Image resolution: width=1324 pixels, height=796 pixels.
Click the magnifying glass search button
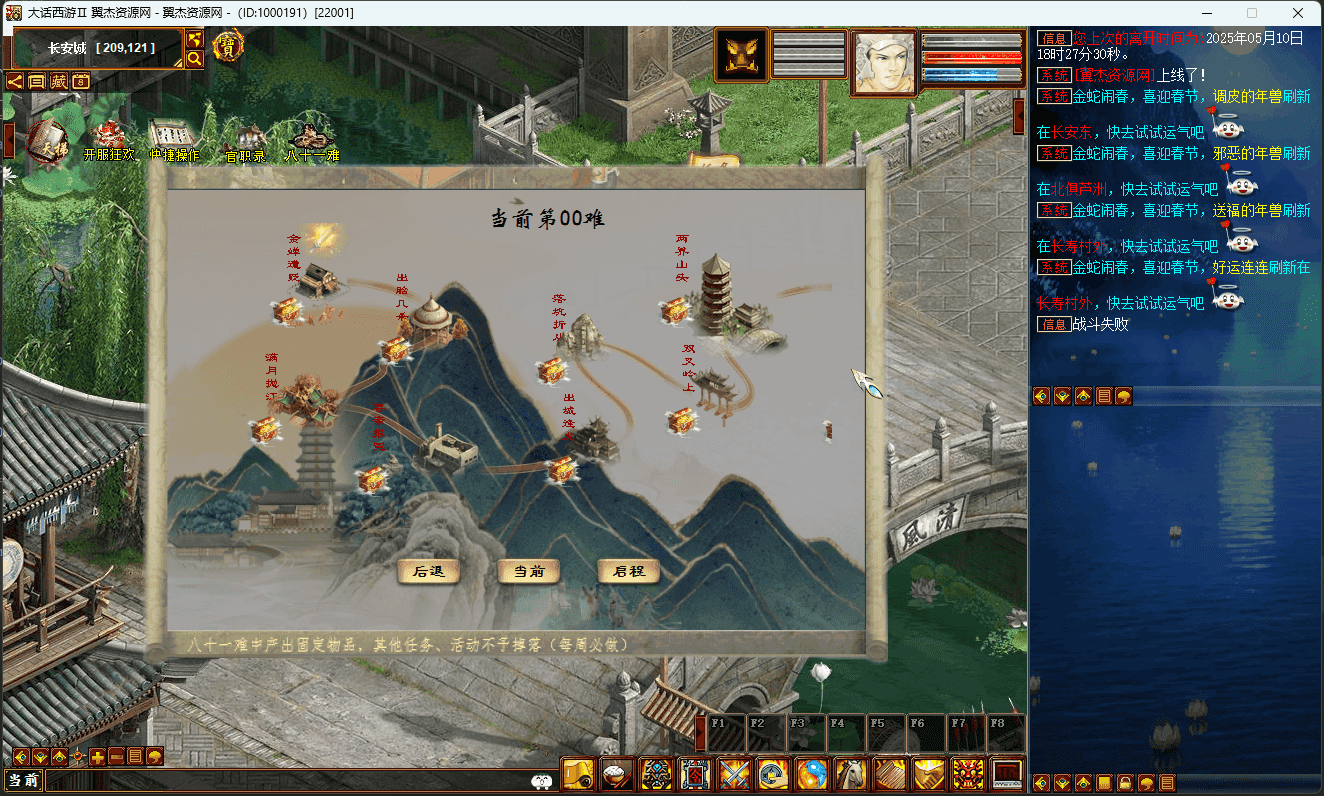[195, 59]
